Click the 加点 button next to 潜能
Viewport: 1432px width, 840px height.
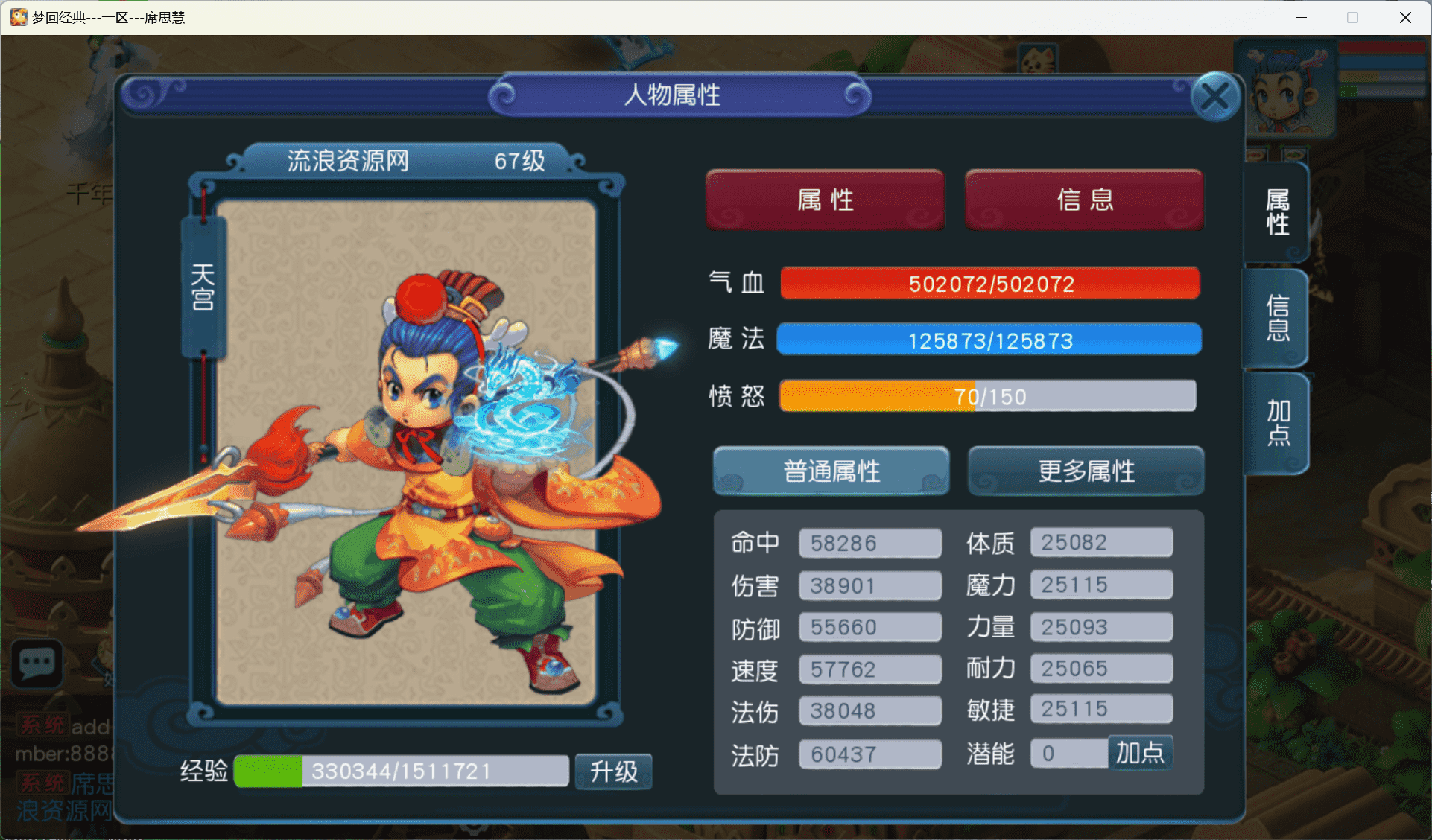pos(1140,754)
